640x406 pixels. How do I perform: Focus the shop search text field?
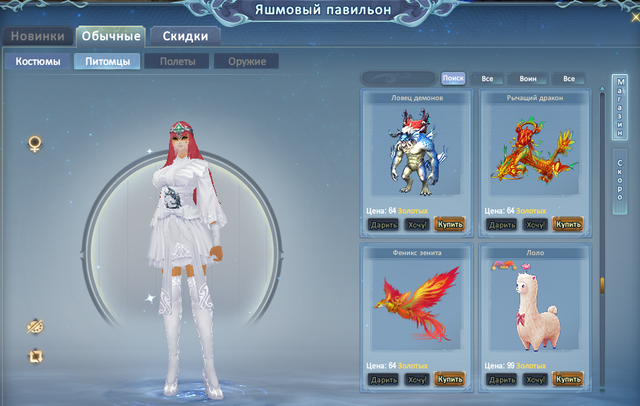click(398, 78)
